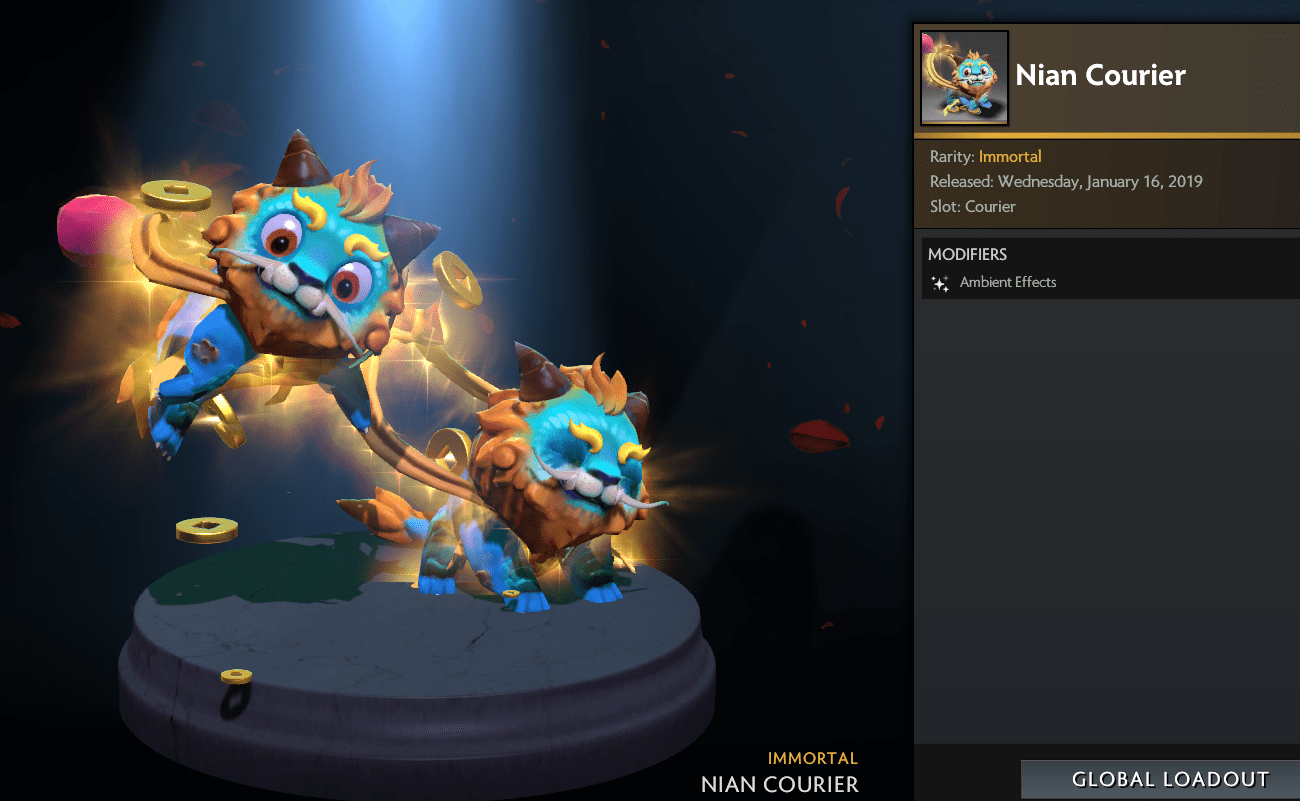The width and height of the screenshot is (1300, 801).
Task: Enable the Ambient Effects entry under MODIFIERS
Action: 1007,282
